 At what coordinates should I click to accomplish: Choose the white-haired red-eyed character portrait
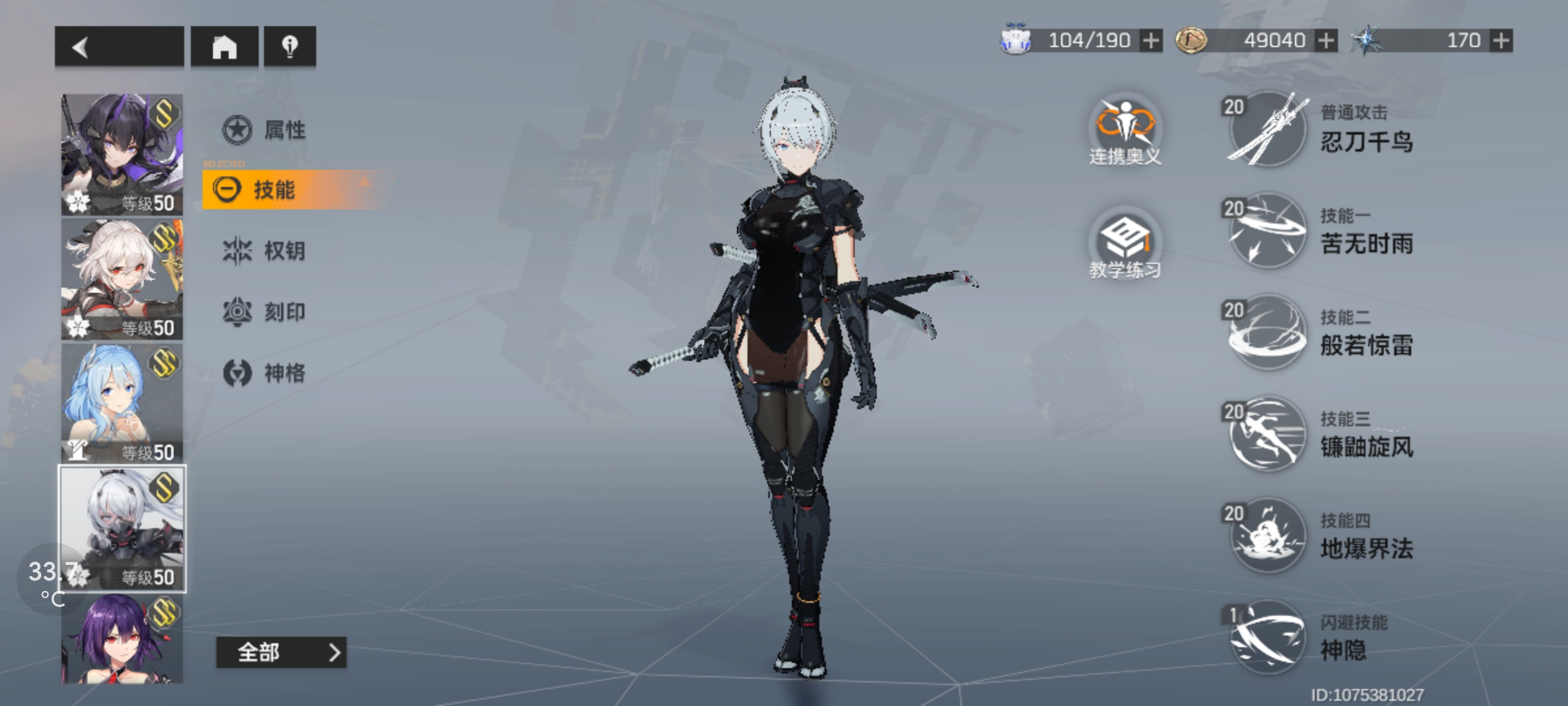click(x=122, y=279)
